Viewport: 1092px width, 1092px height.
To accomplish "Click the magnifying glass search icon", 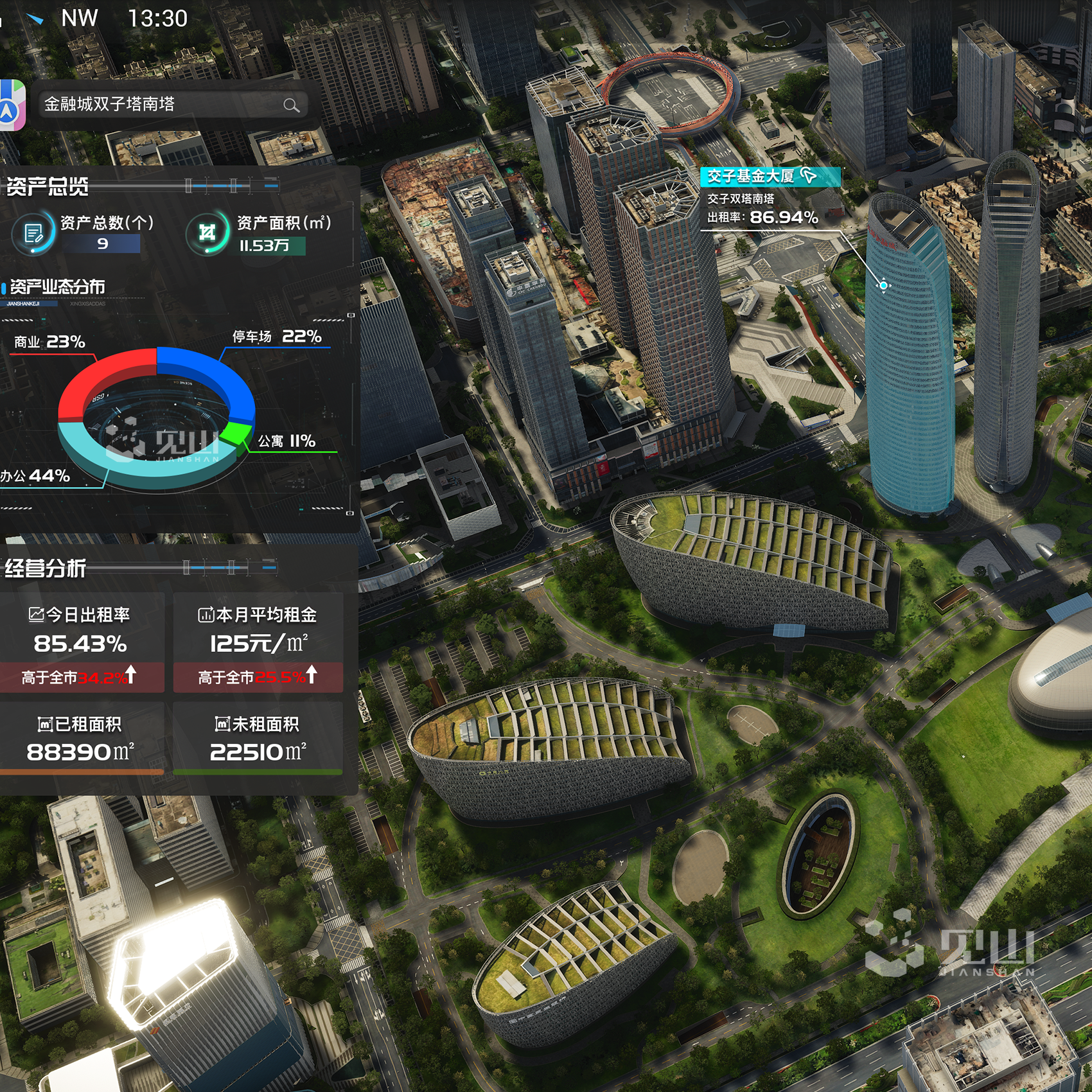I will pos(291,105).
